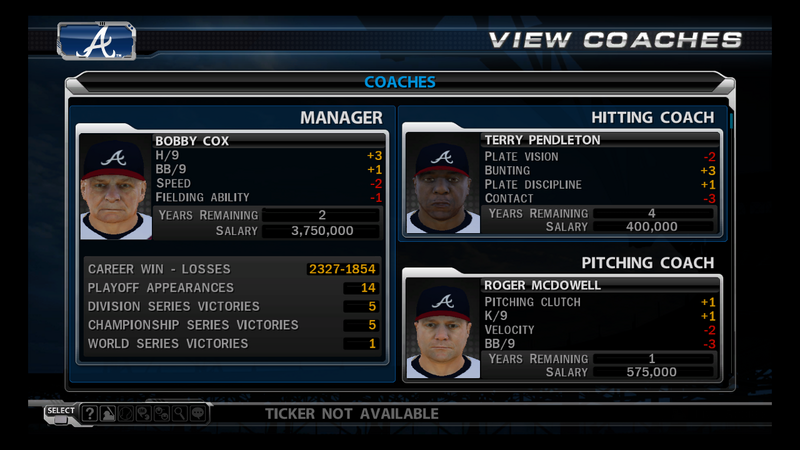
Task: Open the question mark help icon
Action: click(90, 413)
